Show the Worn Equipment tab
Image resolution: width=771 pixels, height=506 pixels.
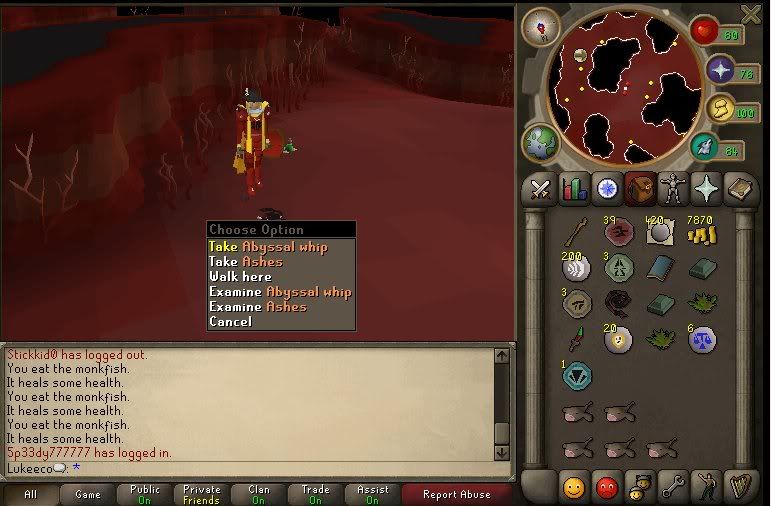(x=674, y=188)
